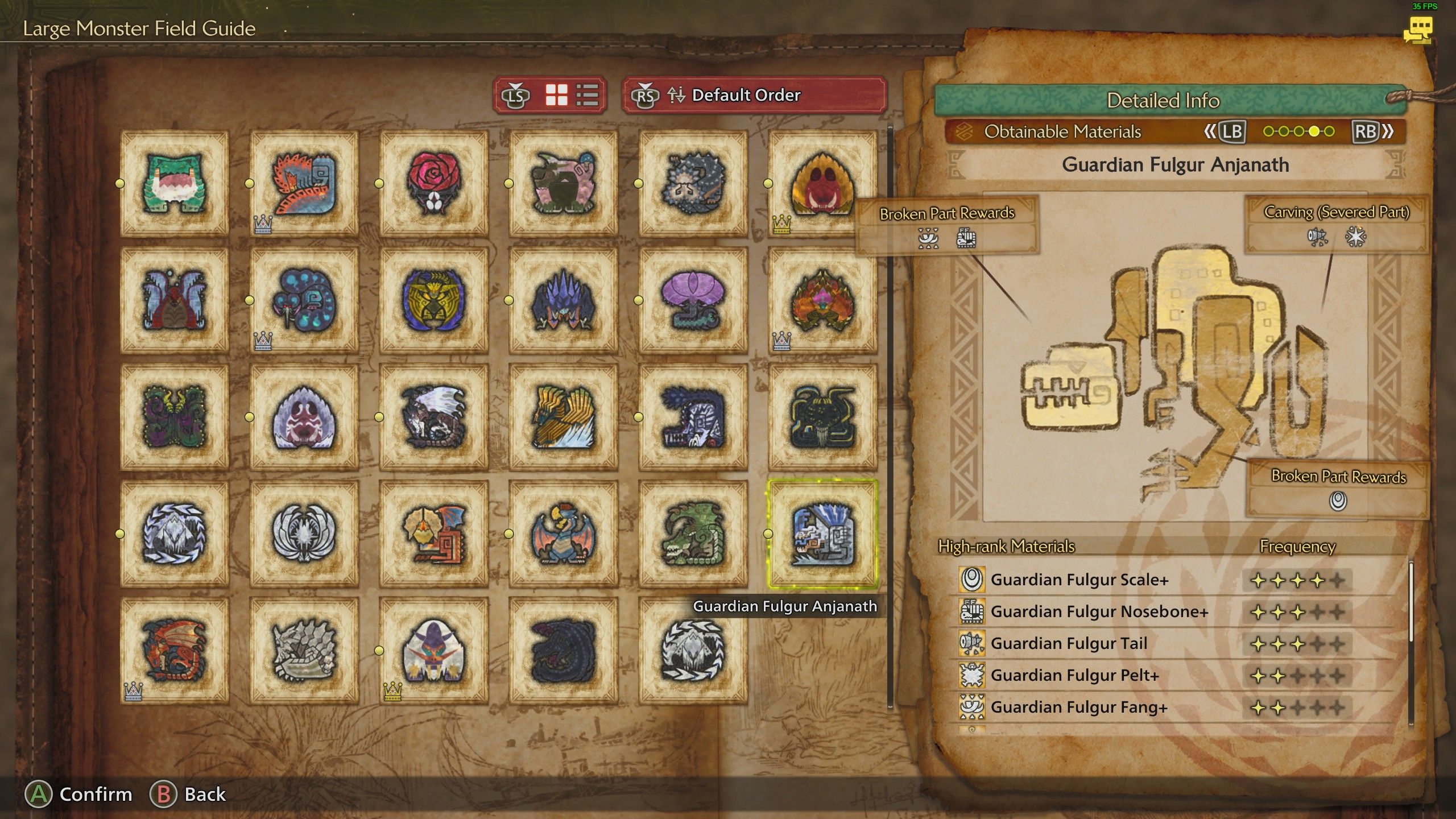Select the red dragon monster tile
Screen dimensions: 1456x819
[x=175, y=650]
